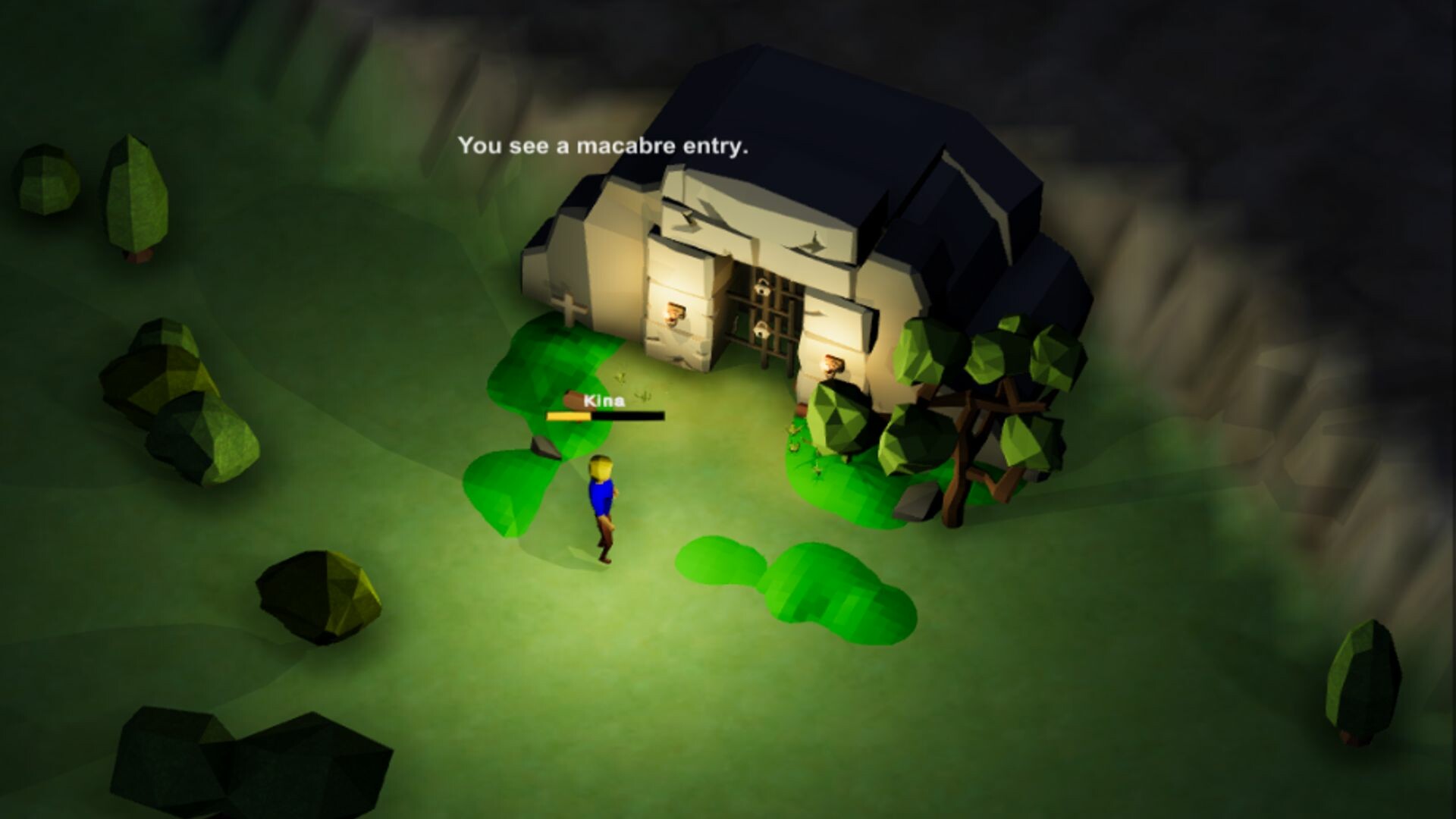Click the lower skull on the wooden gate
The image size is (1456, 819).
[x=761, y=331]
